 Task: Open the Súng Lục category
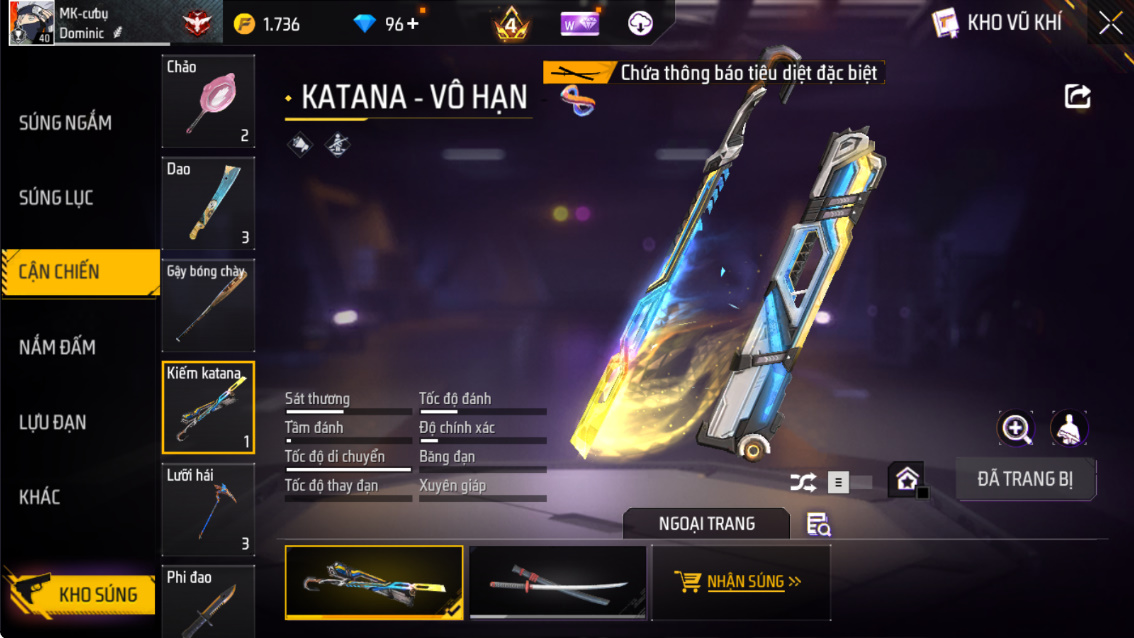click(57, 198)
